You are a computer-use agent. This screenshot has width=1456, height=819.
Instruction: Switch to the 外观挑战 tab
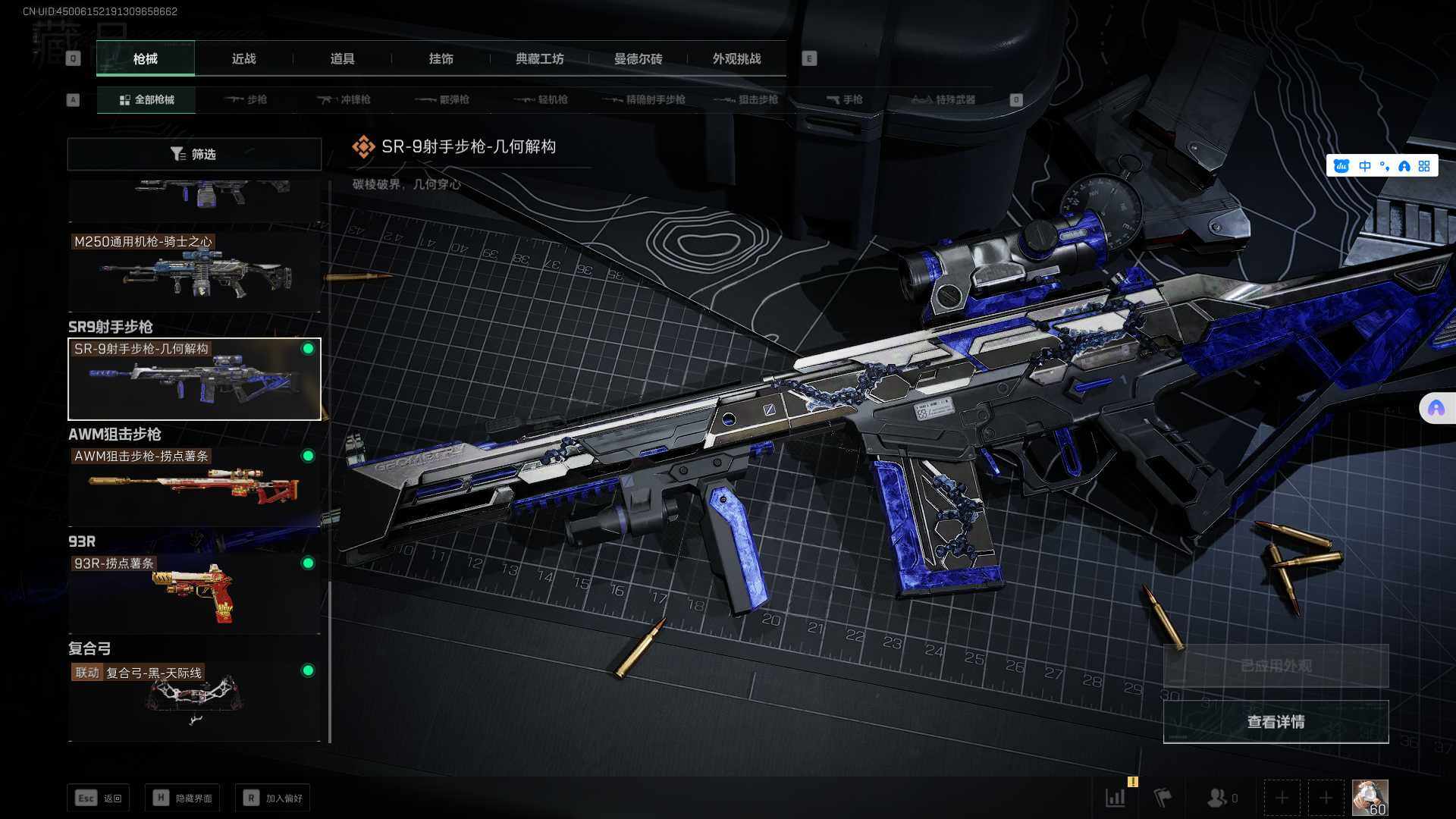(x=736, y=59)
